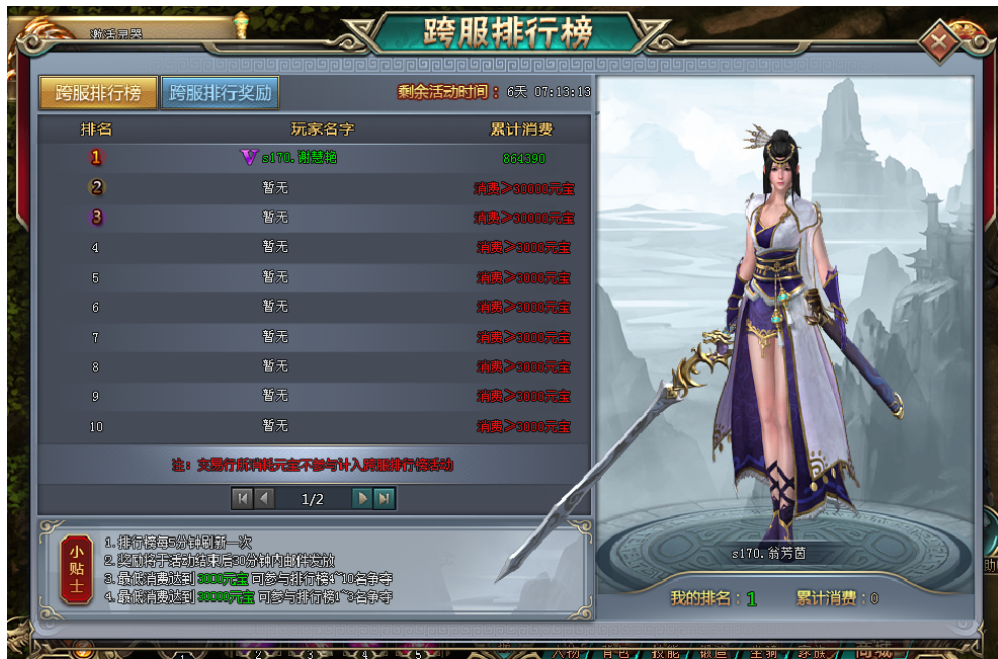
Task: Go to the previous ranking page
Action: tap(265, 497)
